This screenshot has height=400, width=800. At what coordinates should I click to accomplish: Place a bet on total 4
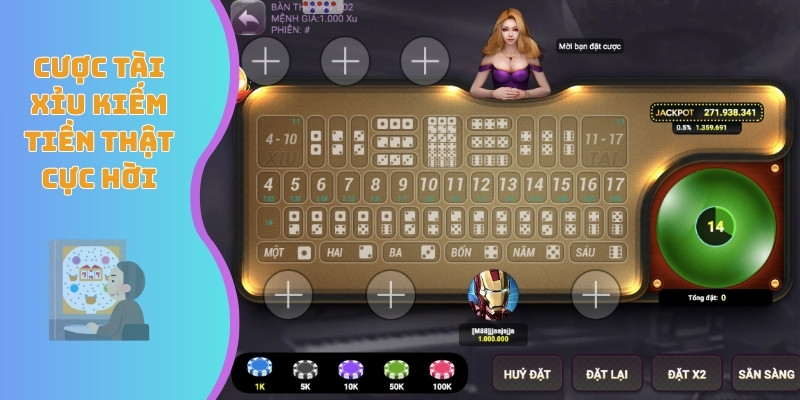click(x=268, y=185)
